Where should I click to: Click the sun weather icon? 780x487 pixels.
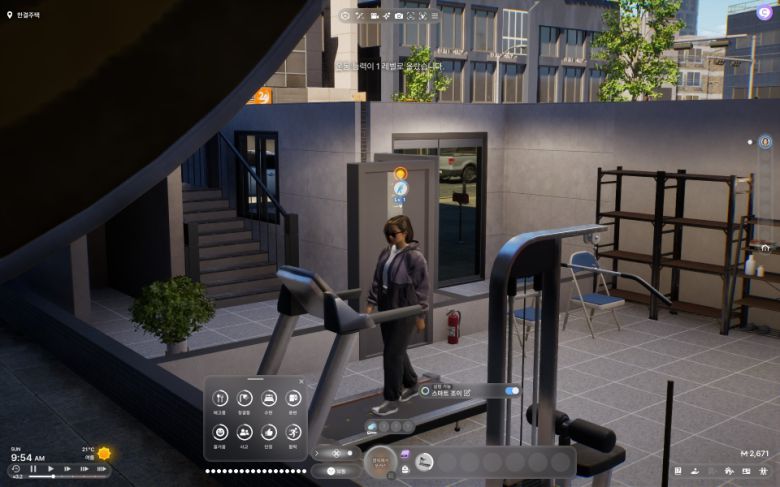[x=104, y=453]
